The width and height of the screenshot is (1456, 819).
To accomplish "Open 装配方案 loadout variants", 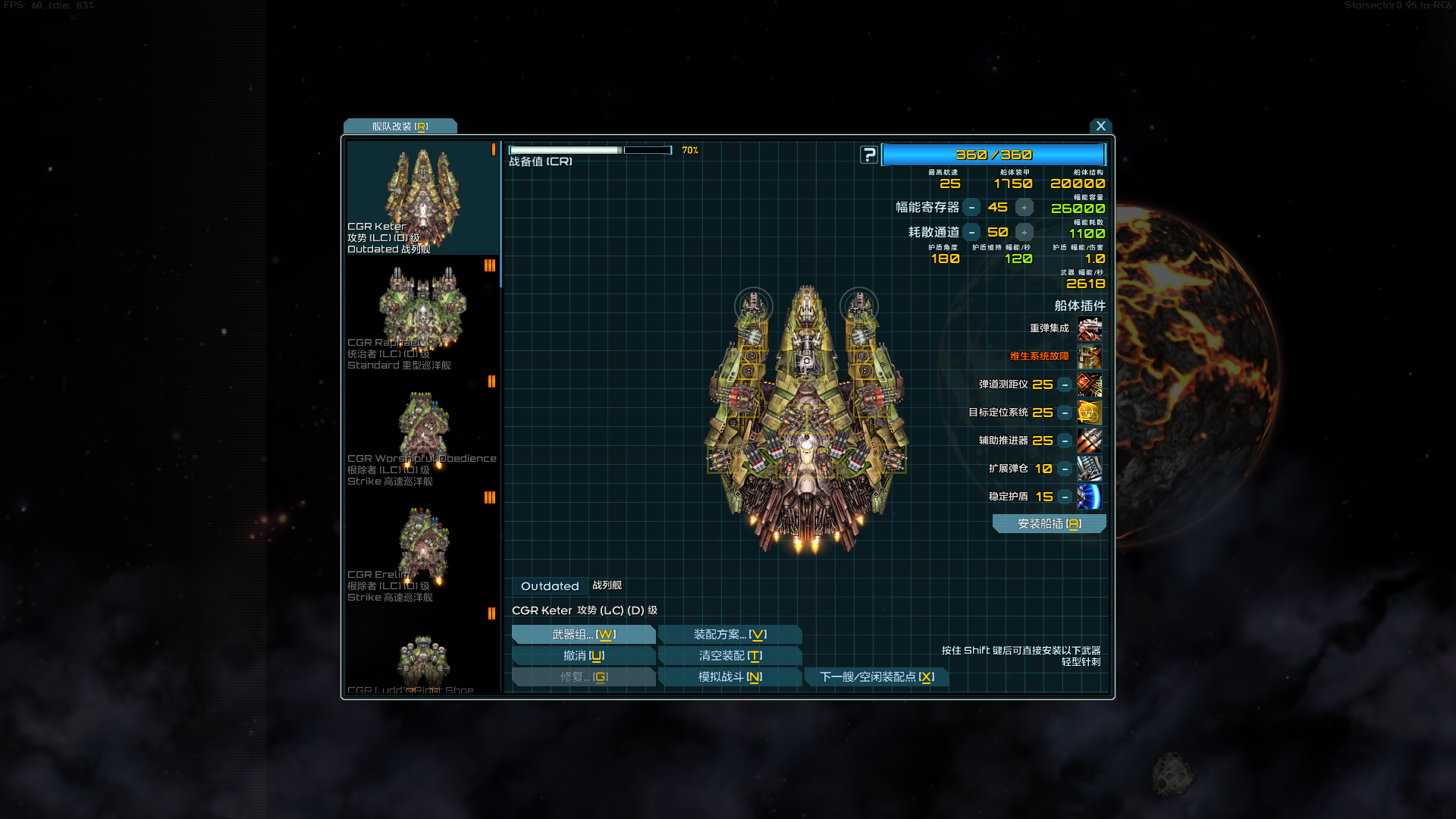I will click(x=730, y=635).
